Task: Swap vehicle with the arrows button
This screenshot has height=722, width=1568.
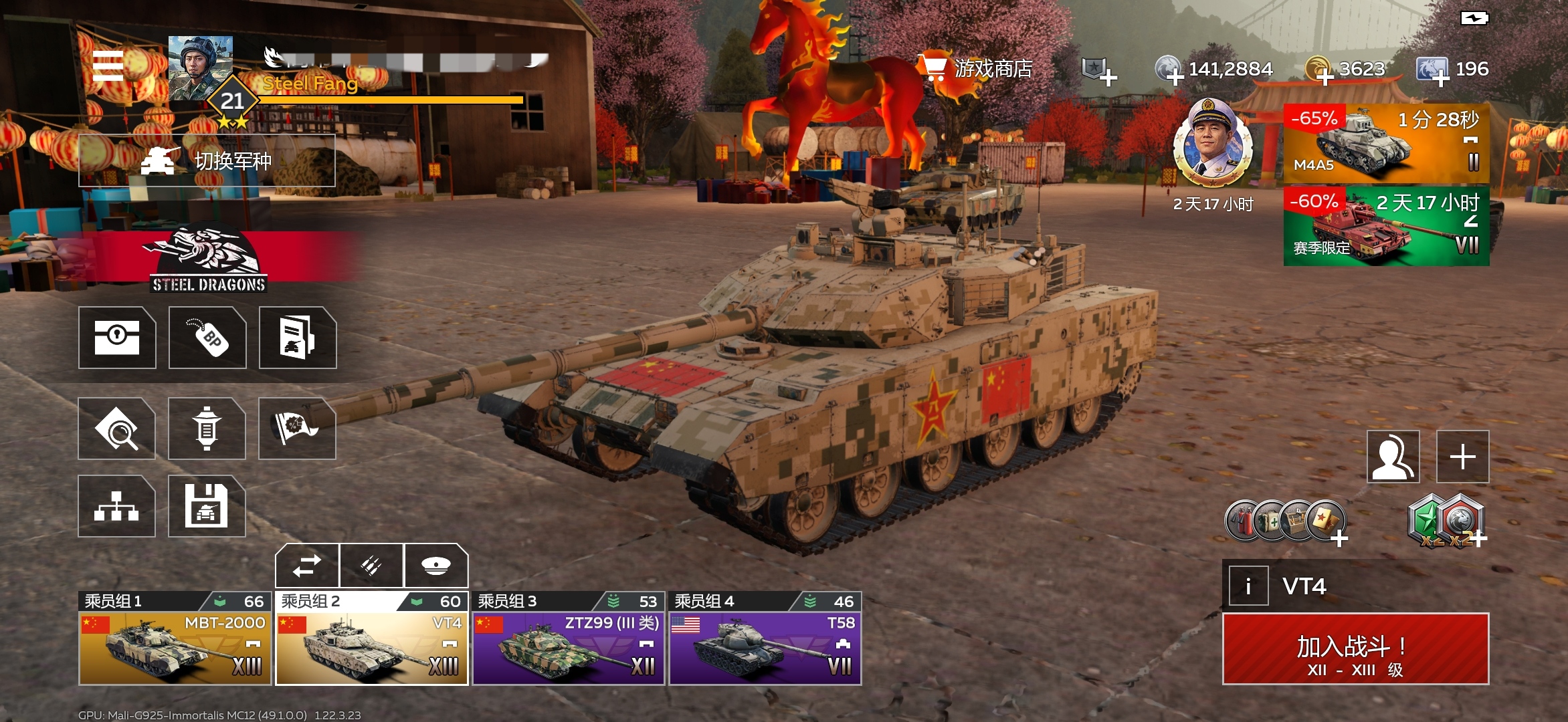Action: tap(307, 566)
